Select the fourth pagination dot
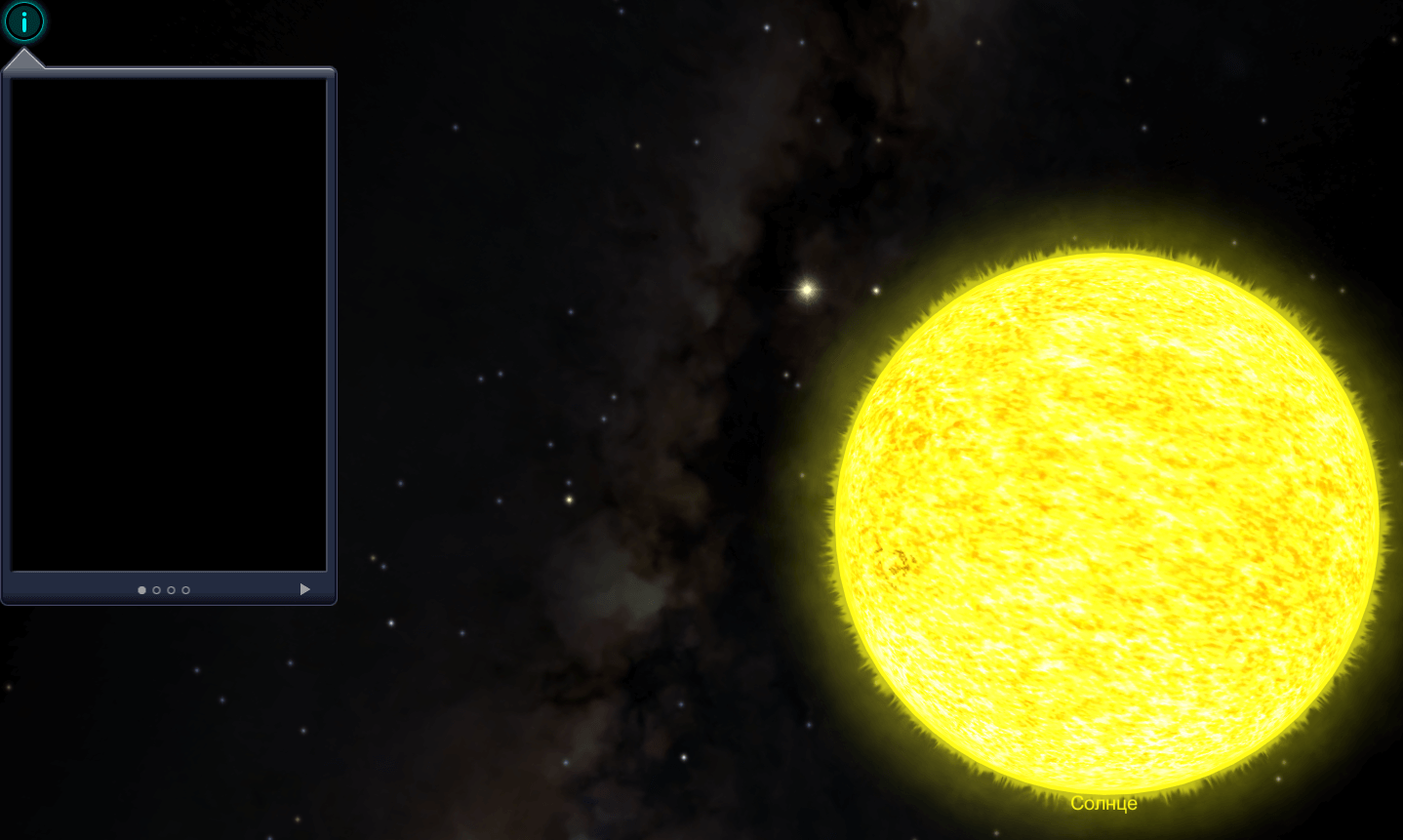 click(x=185, y=589)
